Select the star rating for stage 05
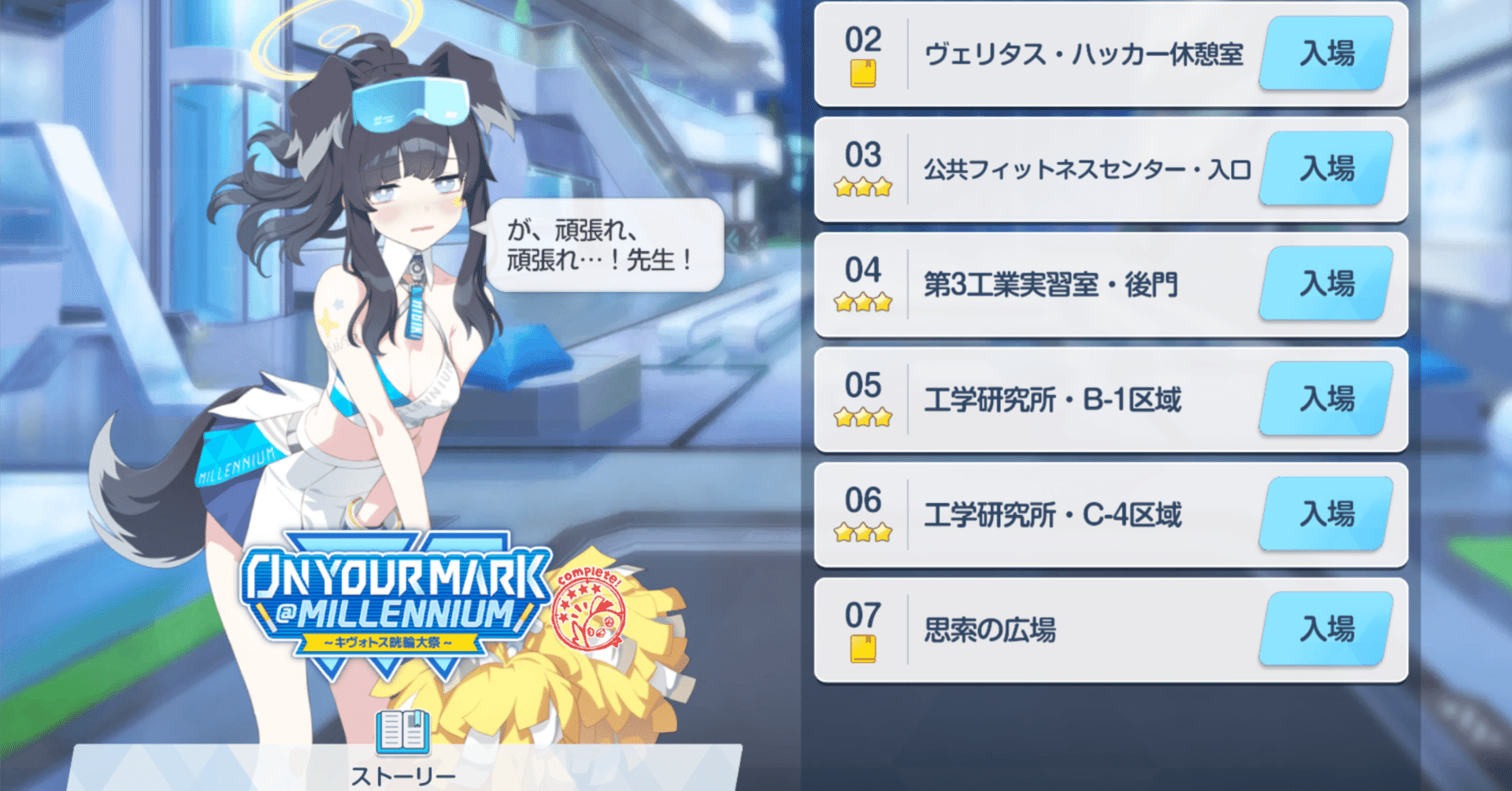 coord(863,418)
